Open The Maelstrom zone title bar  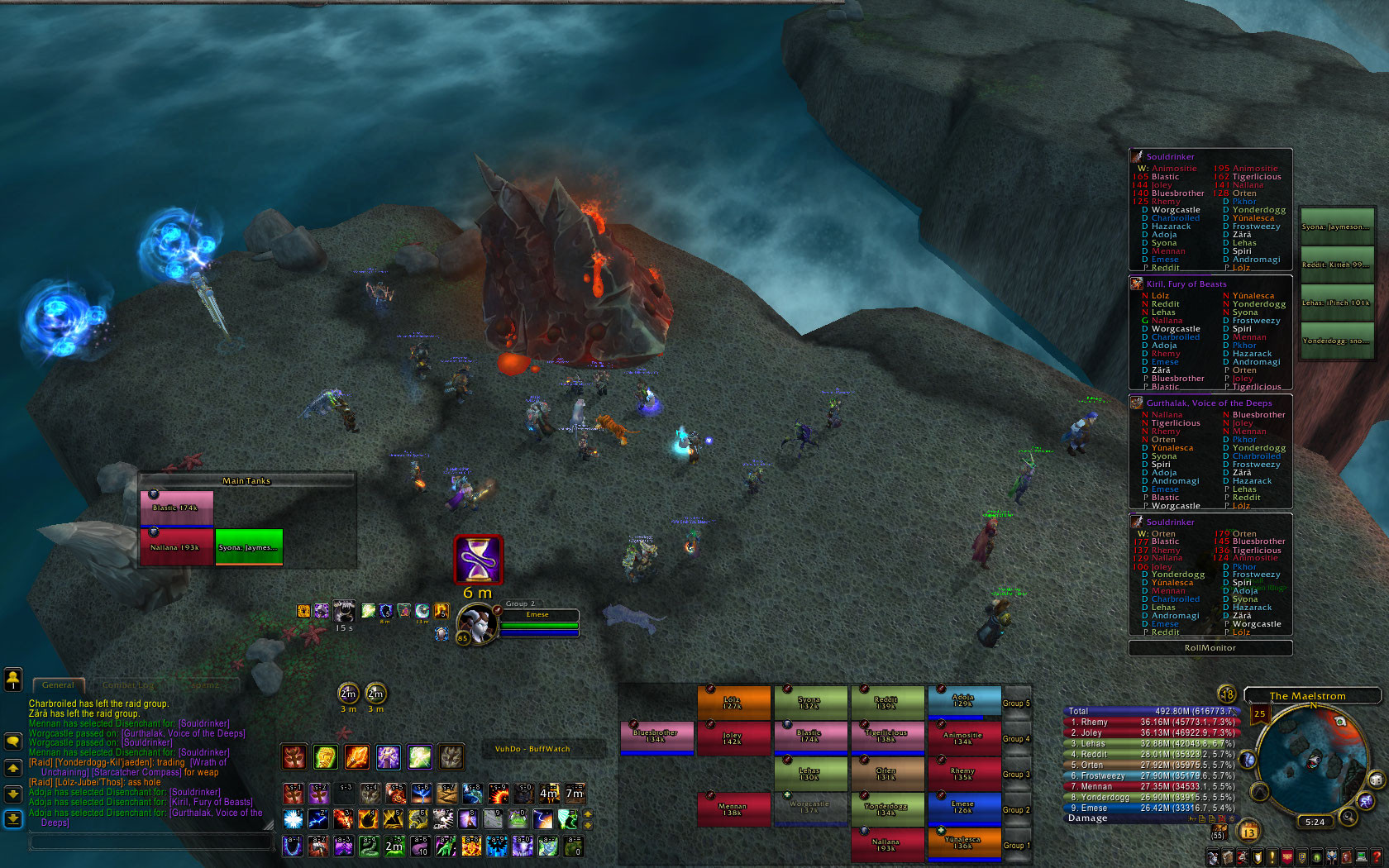point(1311,696)
